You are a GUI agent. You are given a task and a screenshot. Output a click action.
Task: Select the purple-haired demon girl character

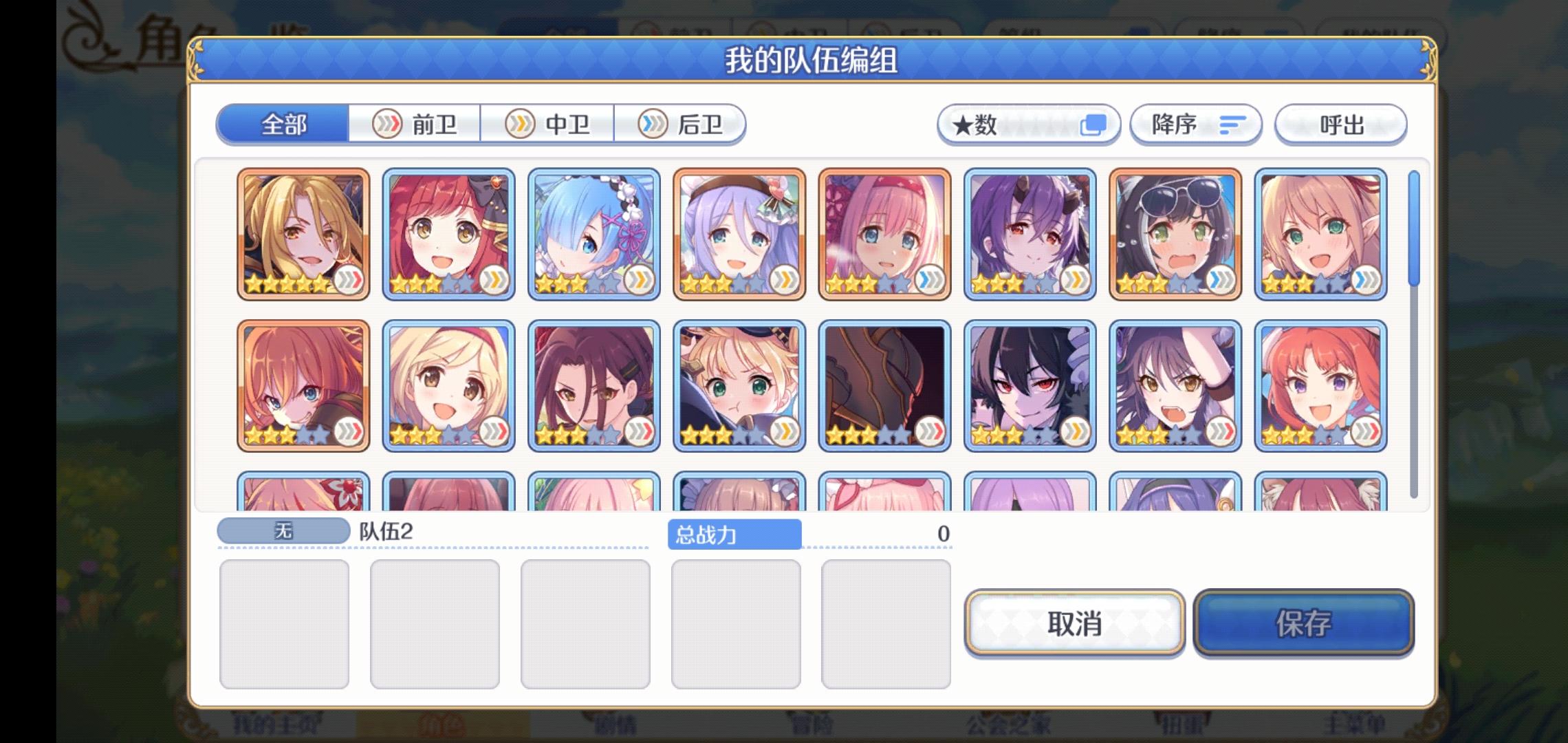(x=1030, y=234)
